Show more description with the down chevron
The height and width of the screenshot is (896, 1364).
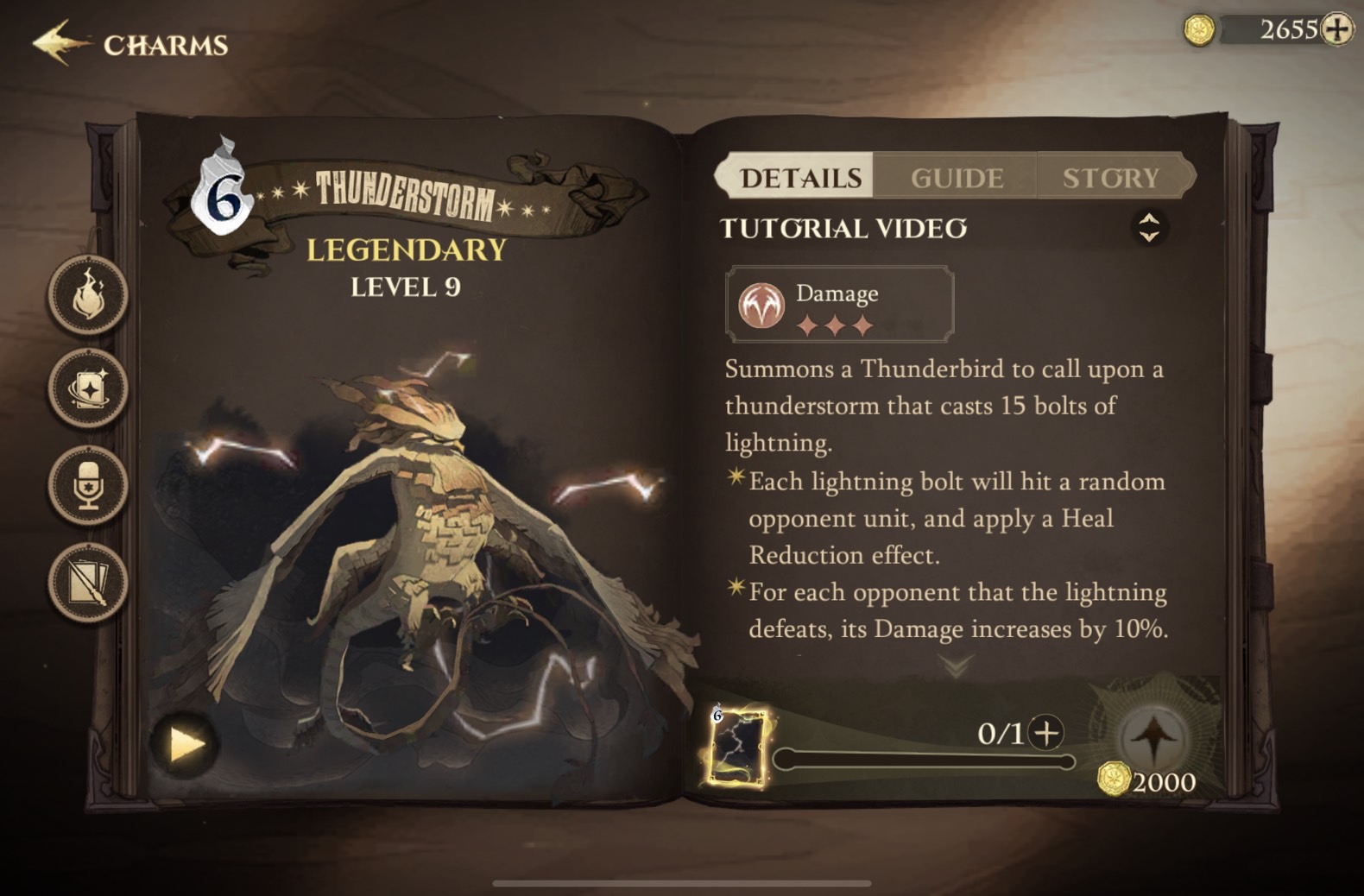point(956,666)
